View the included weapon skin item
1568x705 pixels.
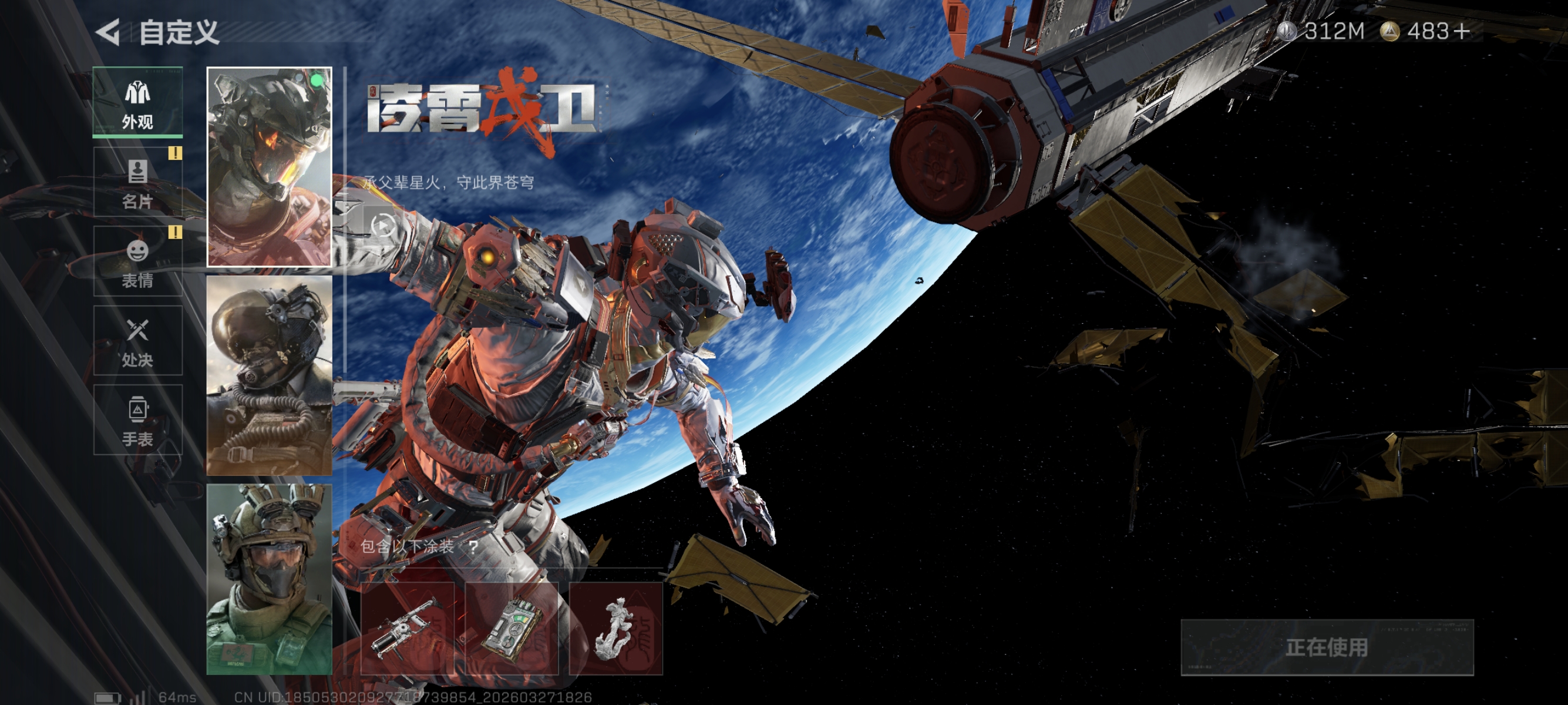pyautogui.click(x=407, y=628)
